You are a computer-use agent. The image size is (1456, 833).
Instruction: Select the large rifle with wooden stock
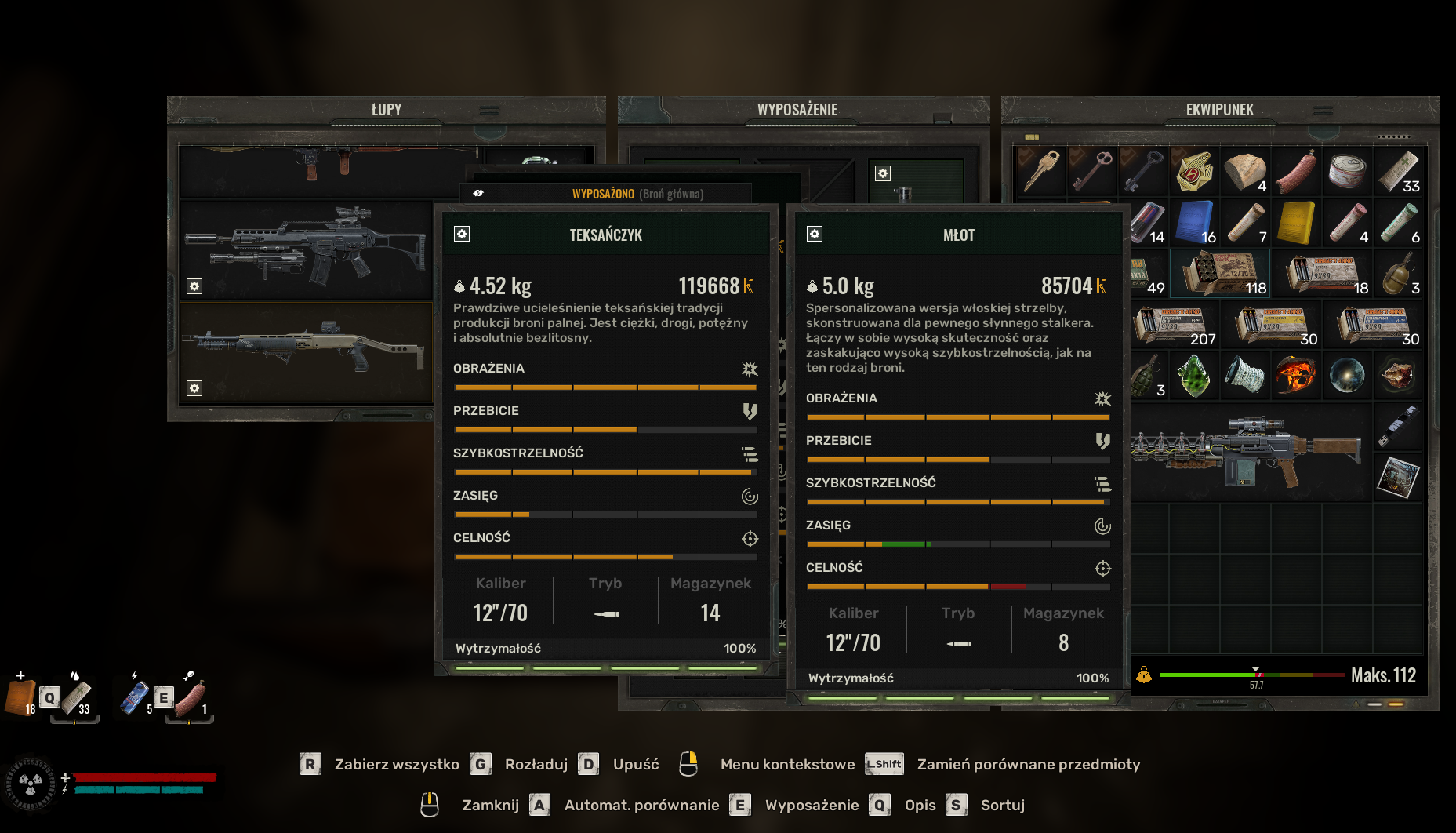(1247, 453)
